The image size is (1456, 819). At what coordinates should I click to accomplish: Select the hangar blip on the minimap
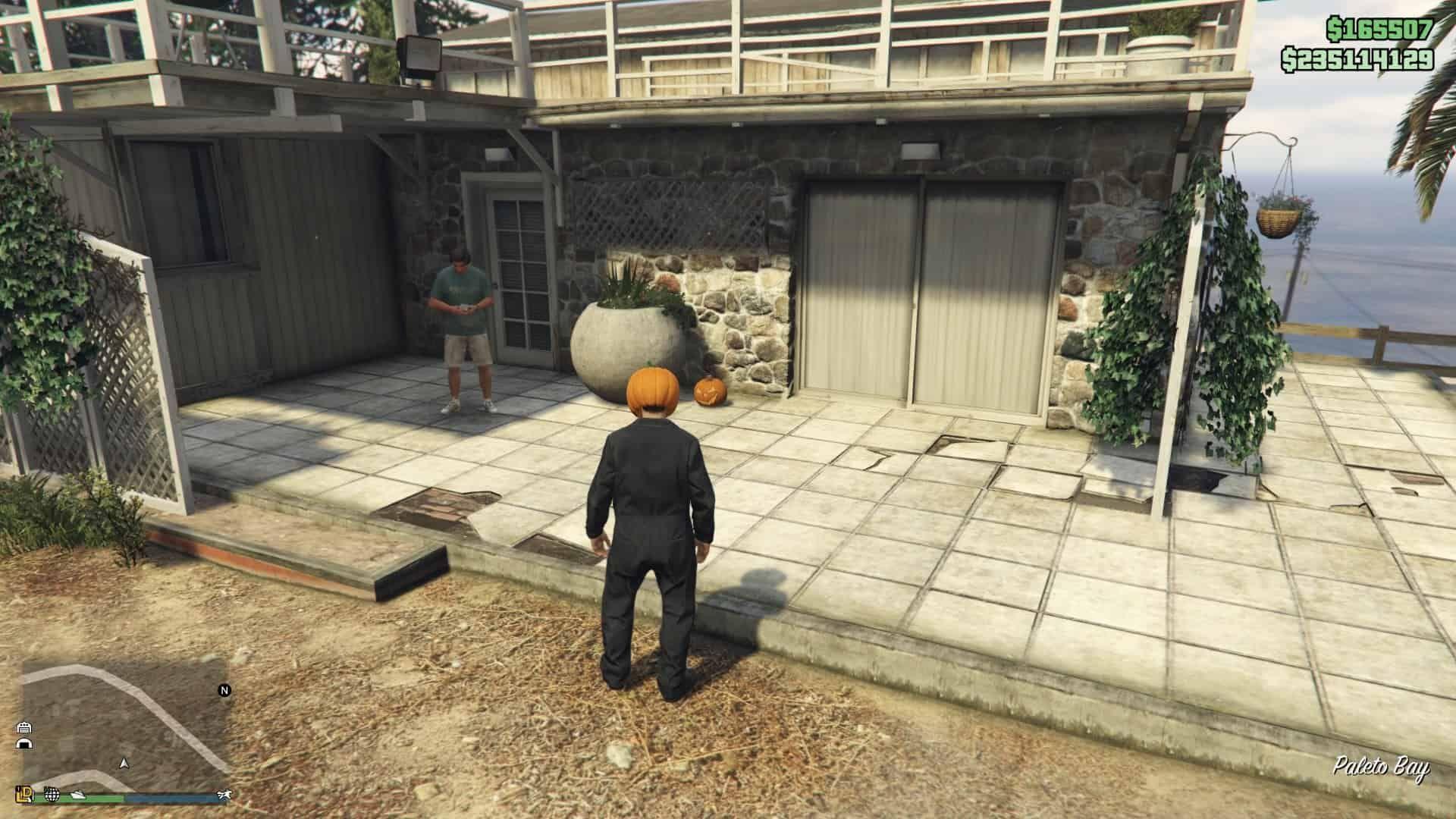26,745
